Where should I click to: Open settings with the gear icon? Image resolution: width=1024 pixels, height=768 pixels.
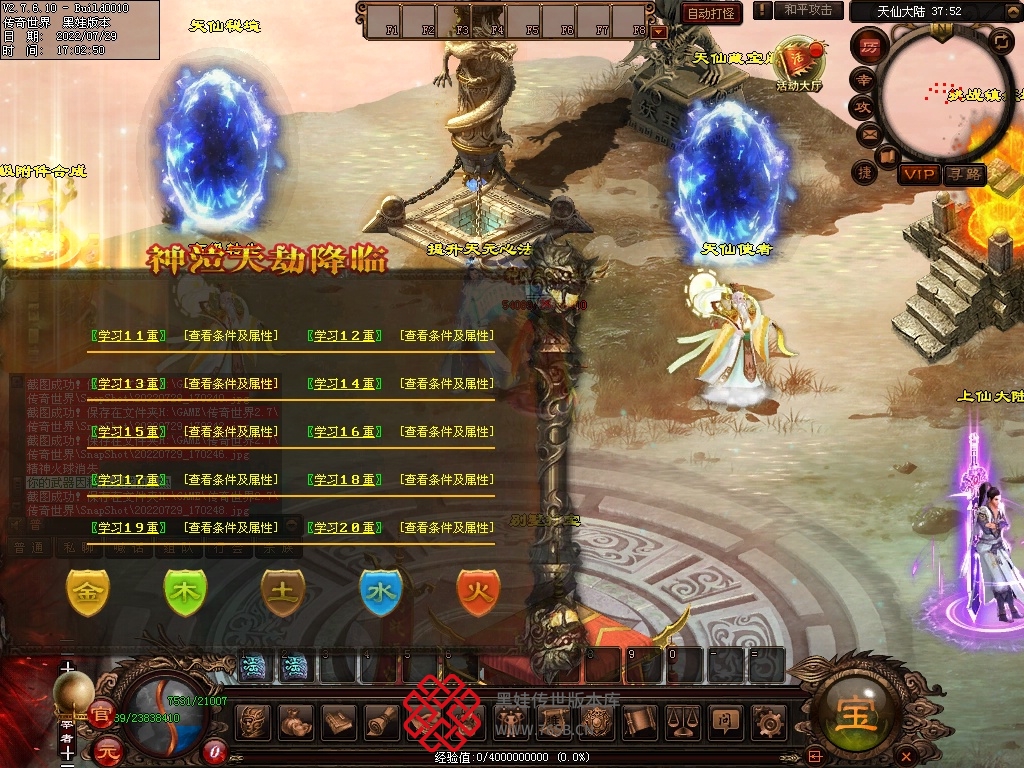click(x=768, y=720)
